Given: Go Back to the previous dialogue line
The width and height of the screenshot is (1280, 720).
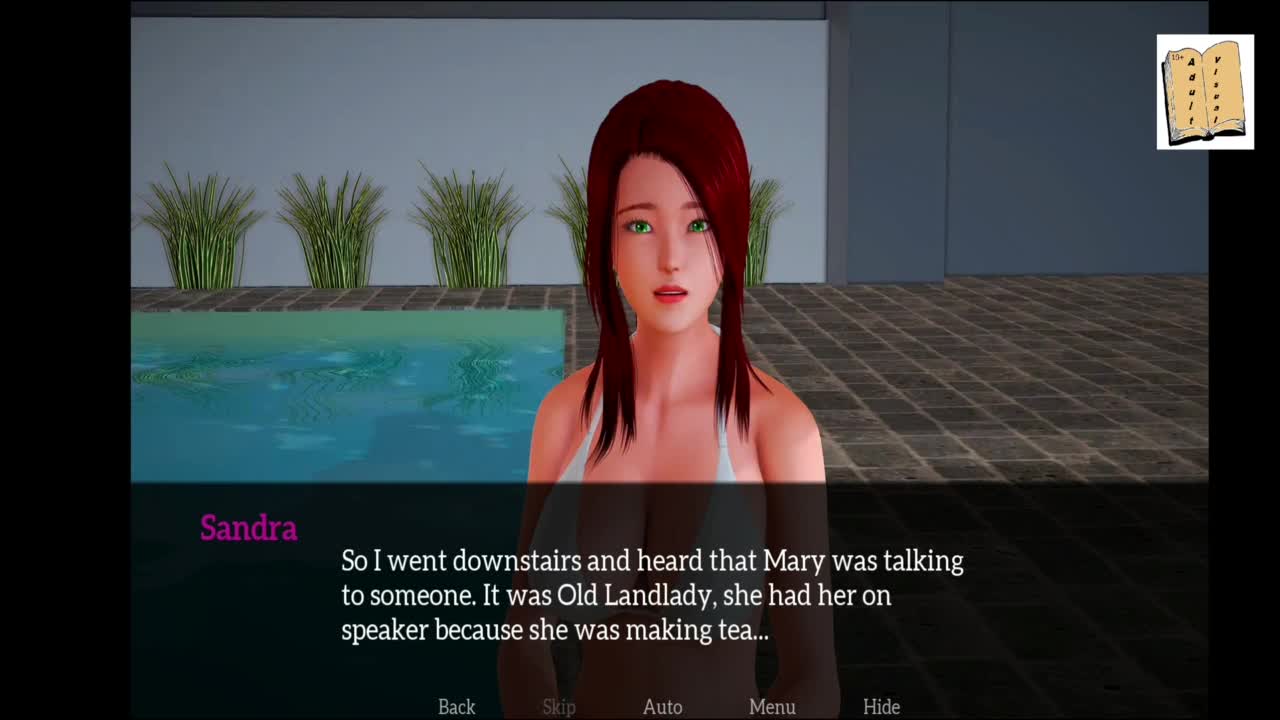Looking at the screenshot, I should [456, 707].
